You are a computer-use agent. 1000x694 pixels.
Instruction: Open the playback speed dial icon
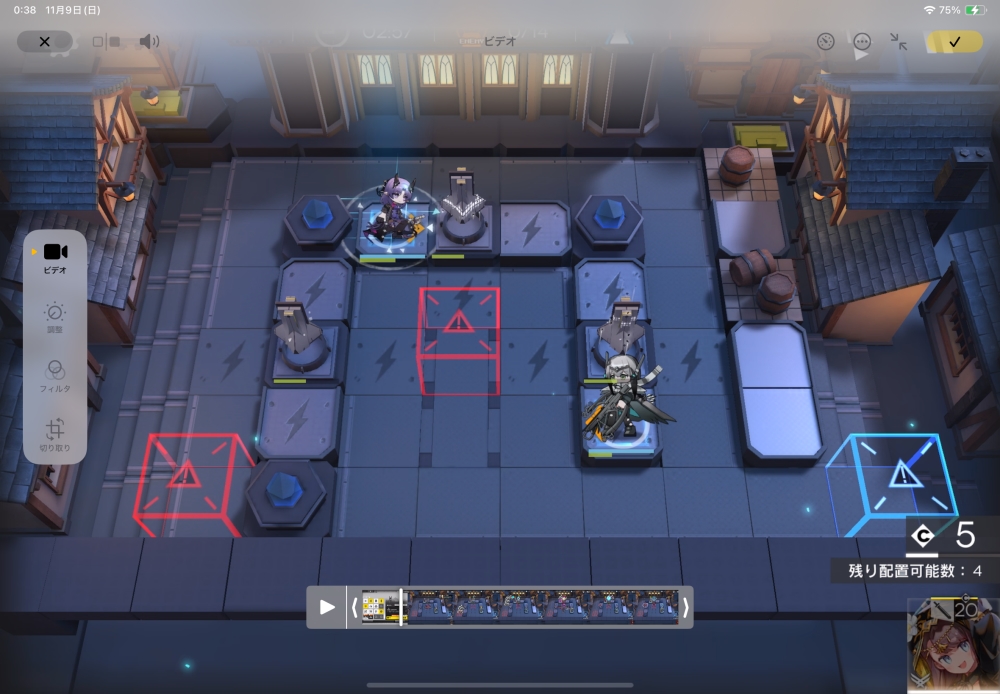coord(825,41)
